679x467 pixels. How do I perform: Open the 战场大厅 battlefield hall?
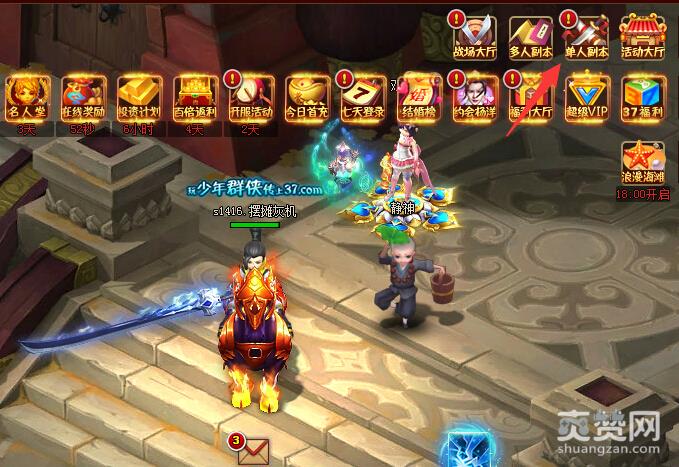(x=474, y=36)
